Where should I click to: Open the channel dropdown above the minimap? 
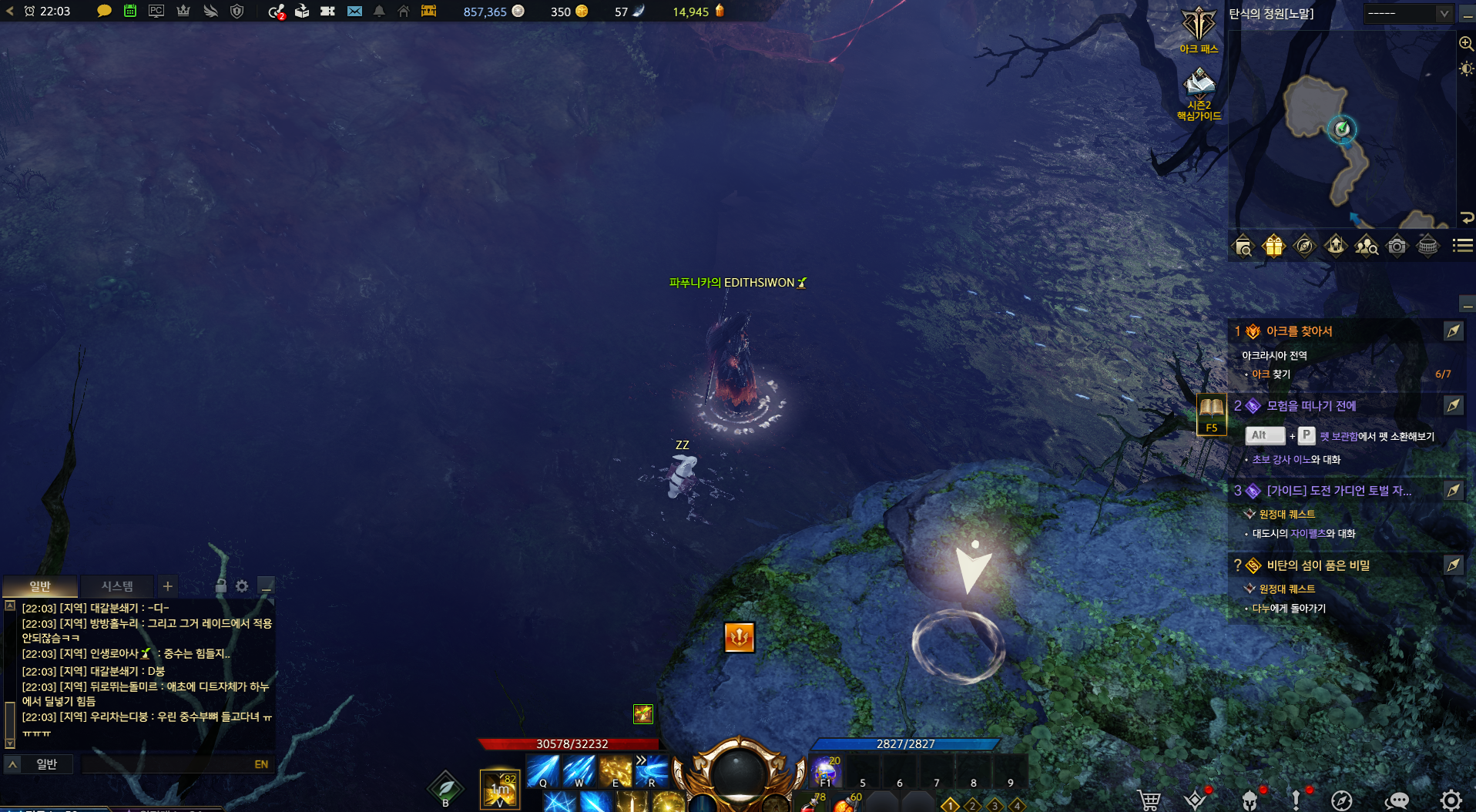[1408, 13]
